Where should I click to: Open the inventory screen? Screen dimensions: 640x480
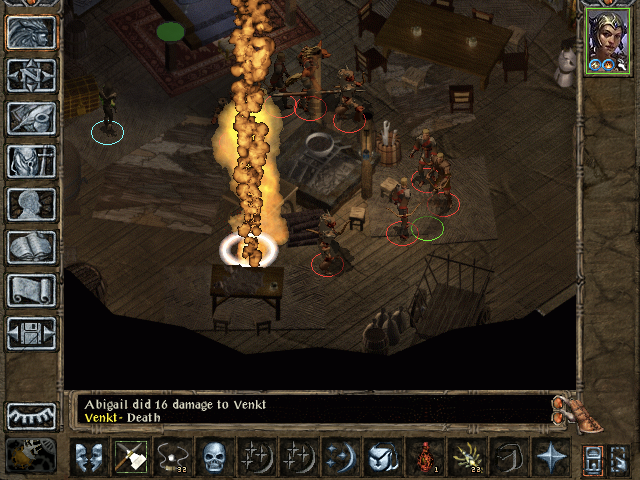pyautogui.click(x=31, y=161)
